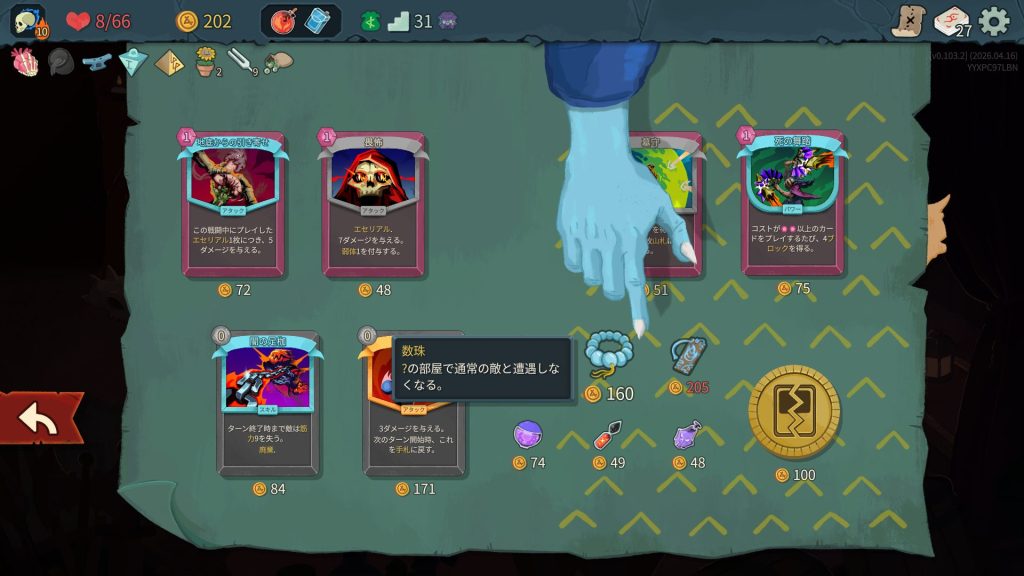1024x576 pixels.
Task: Buy the purple flask potion for 48
Action: (x=687, y=434)
